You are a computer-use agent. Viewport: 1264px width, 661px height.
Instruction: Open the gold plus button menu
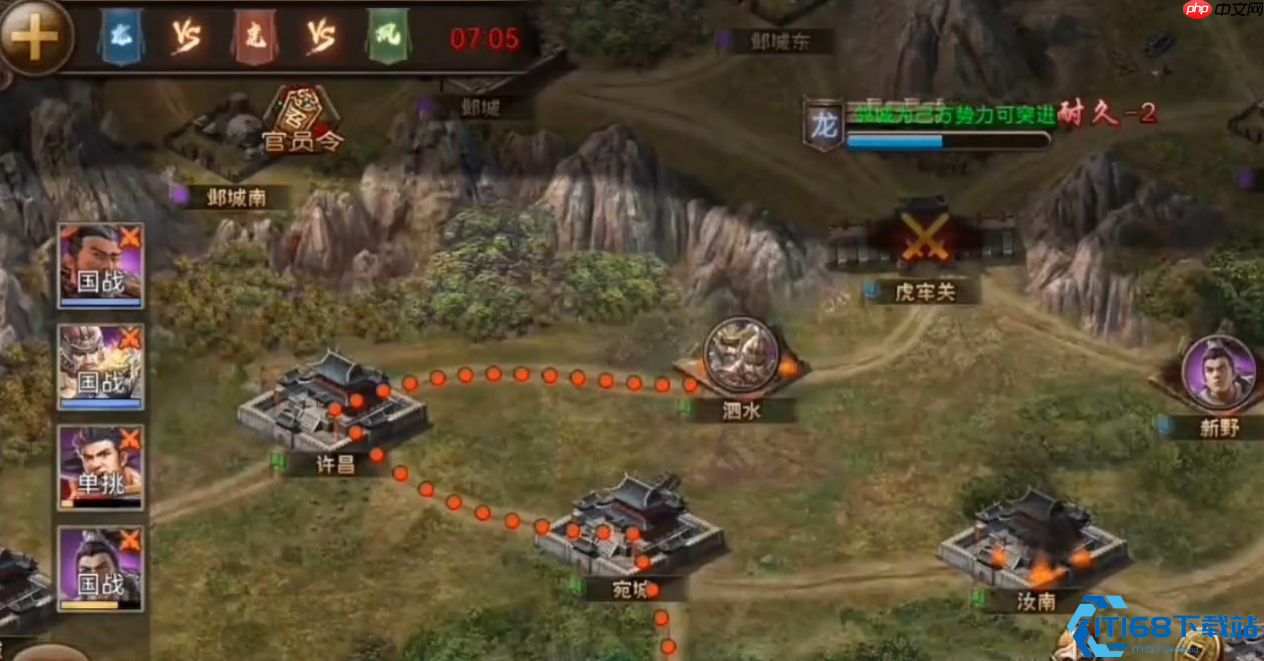34,36
